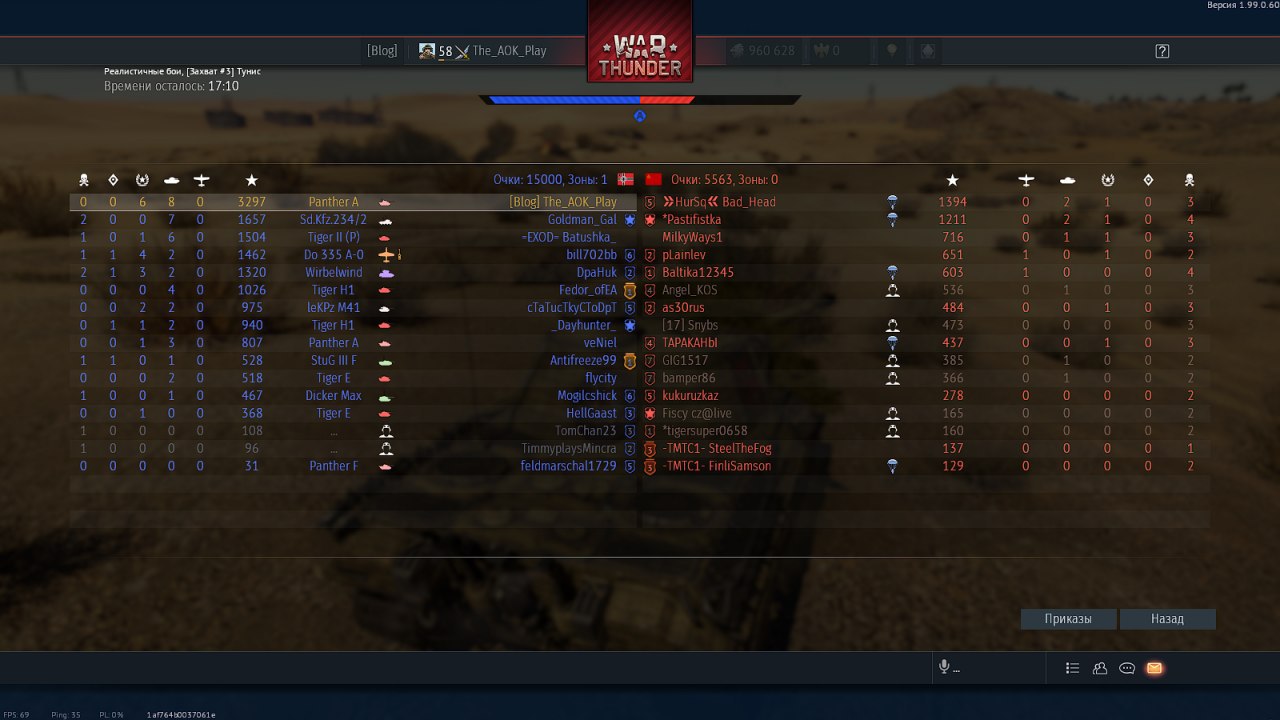Open The_AOK_Play profile in top bar
Image resolution: width=1280 pixels, height=720 pixels.
pyautogui.click(x=509, y=51)
